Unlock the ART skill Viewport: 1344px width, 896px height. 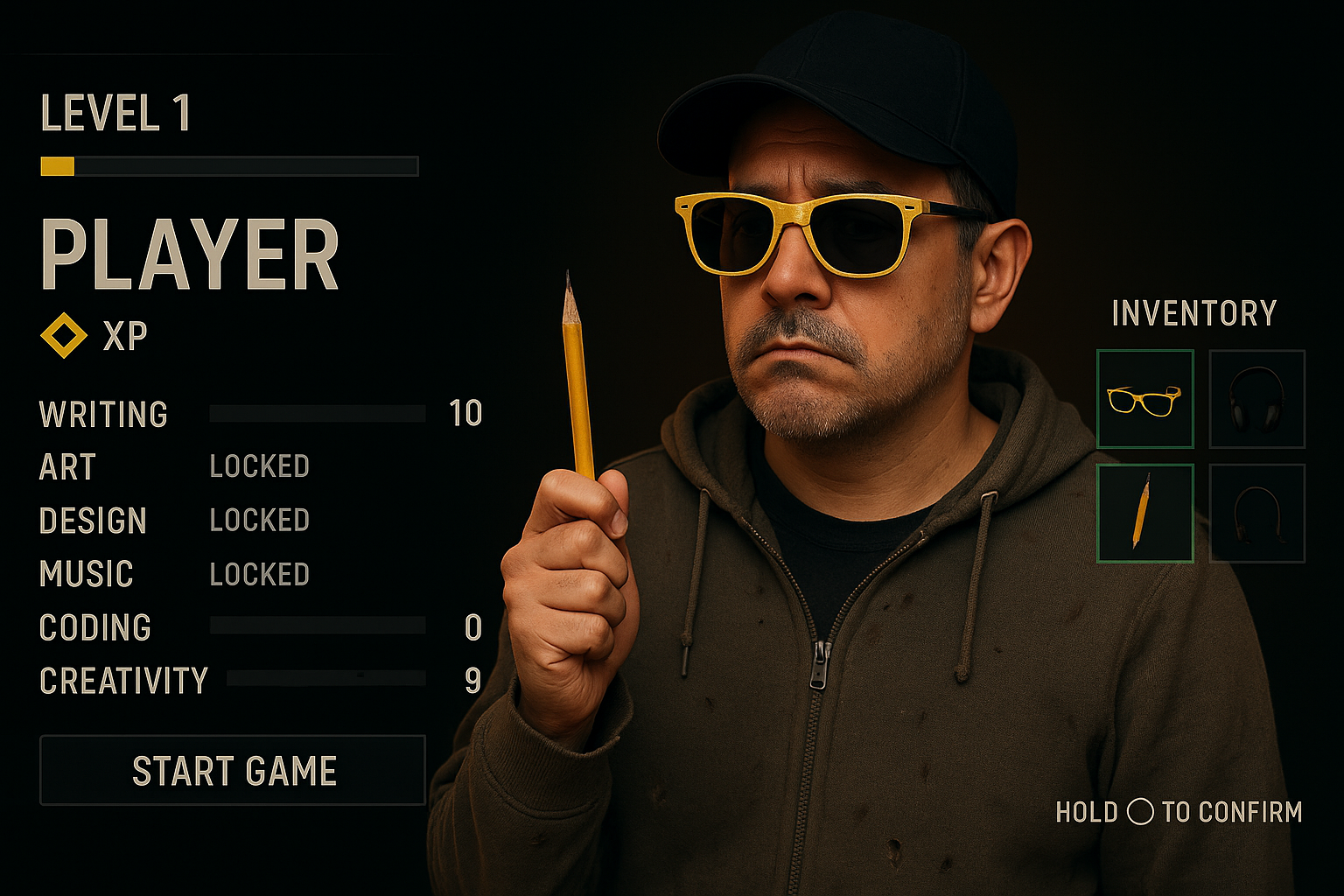pos(258,466)
